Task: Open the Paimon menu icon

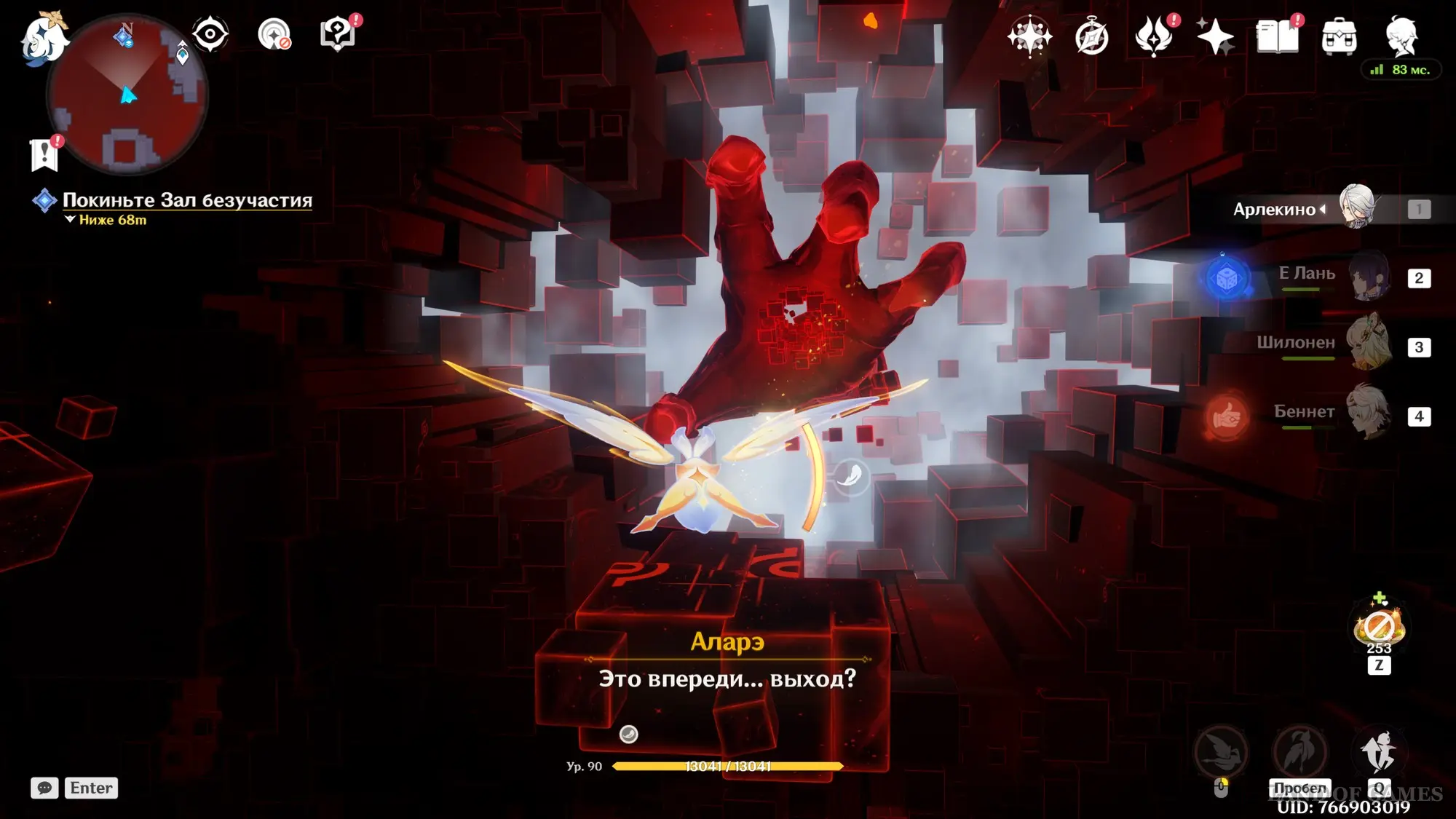Action: [x=44, y=36]
